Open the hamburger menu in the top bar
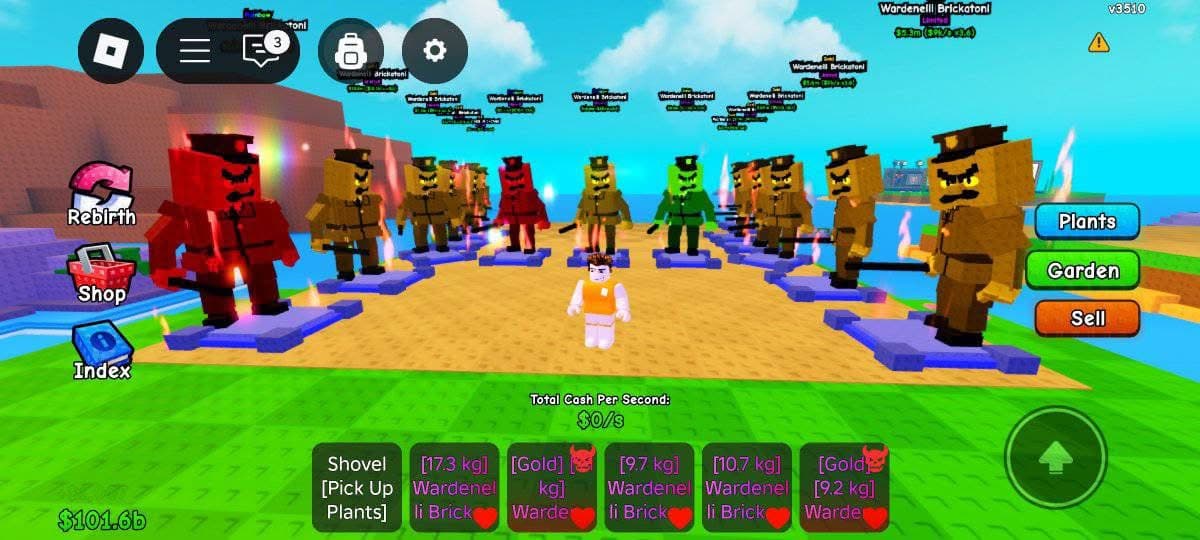The width and height of the screenshot is (1200, 540). click(x=195, y=51)
